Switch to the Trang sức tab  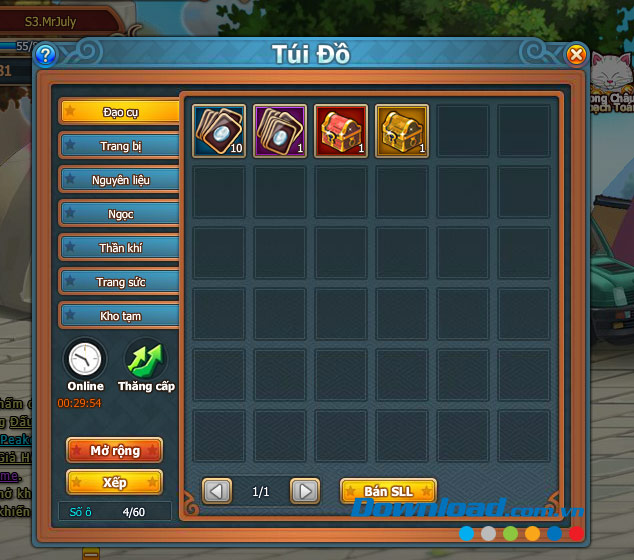120,282
